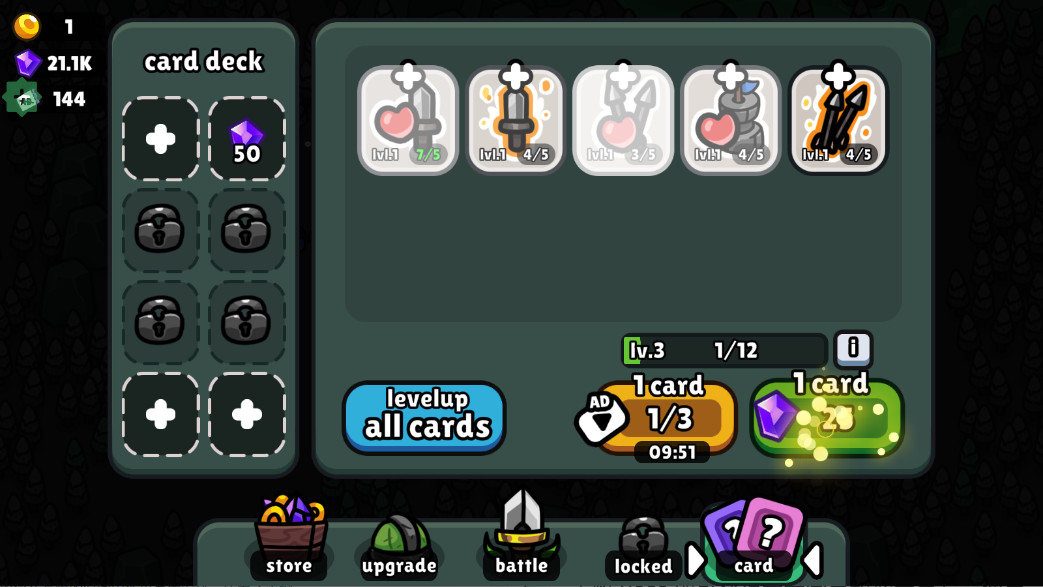Choose the orange triple arrows card
Image resolution: width=1043 pixels, height=587 pixels.
click(x=838, y=120)
